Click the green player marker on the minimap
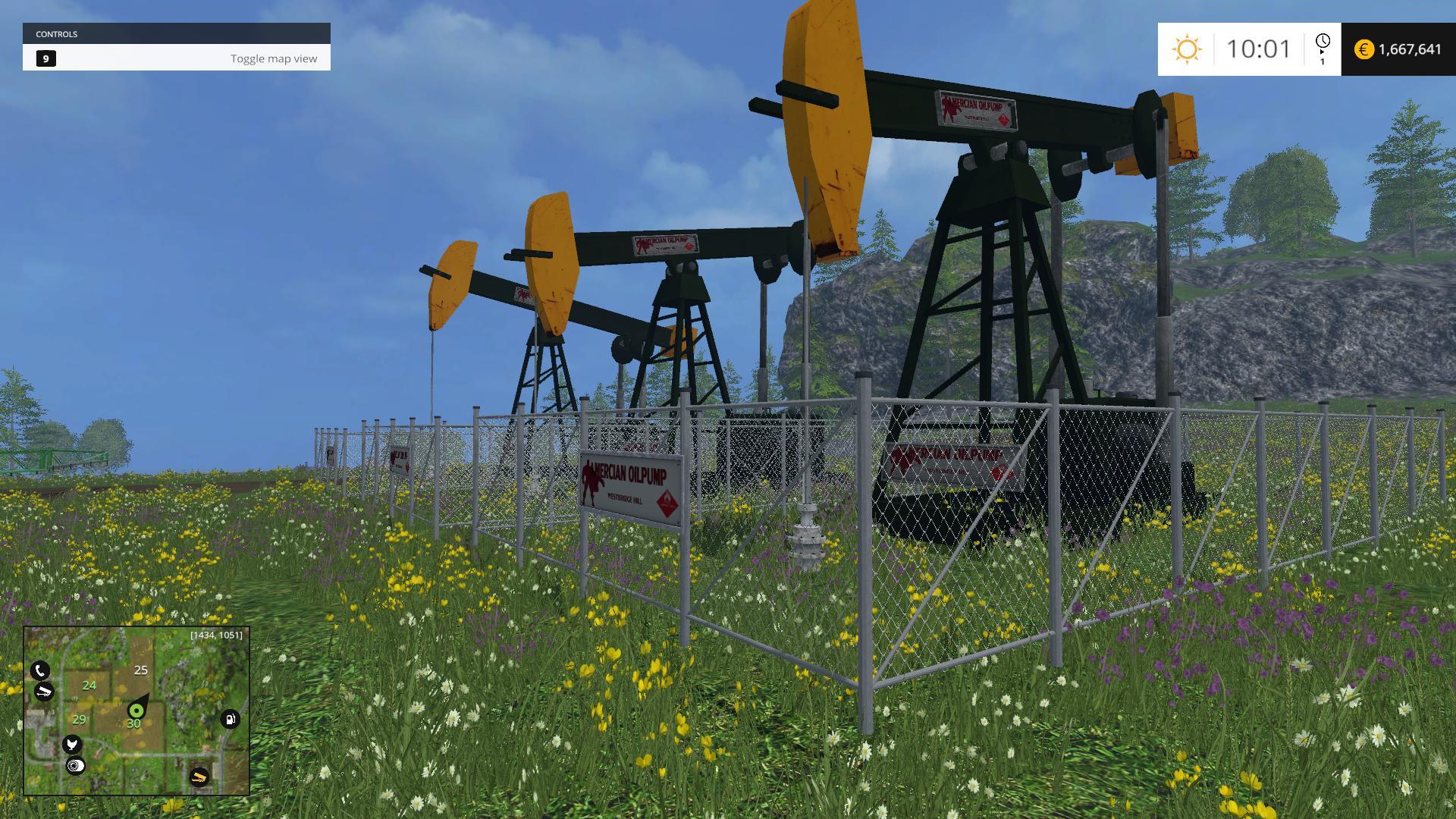1456x819 pixels. pos(136,711)
